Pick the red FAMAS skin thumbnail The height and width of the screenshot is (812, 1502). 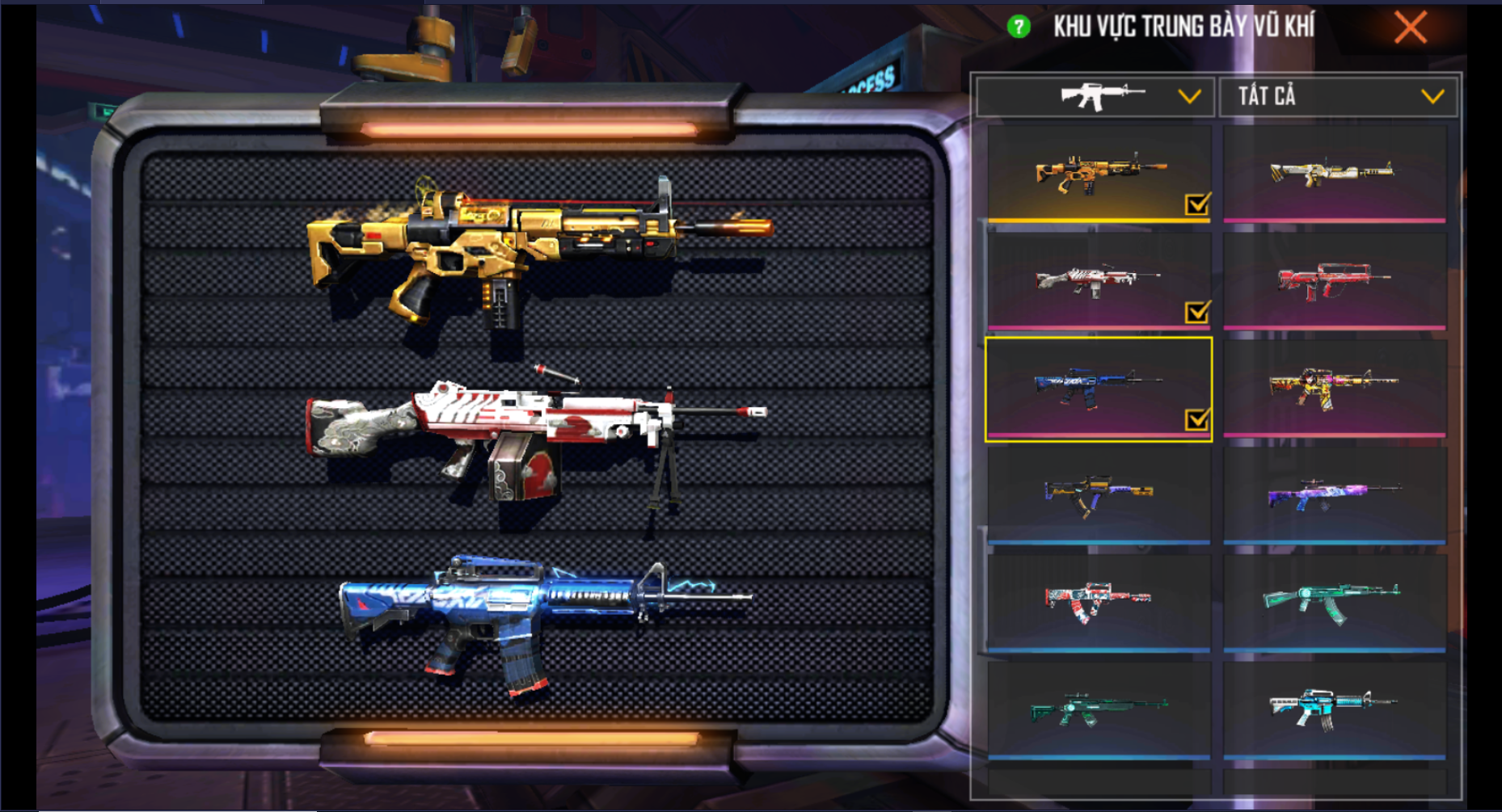coord(1334,280)
